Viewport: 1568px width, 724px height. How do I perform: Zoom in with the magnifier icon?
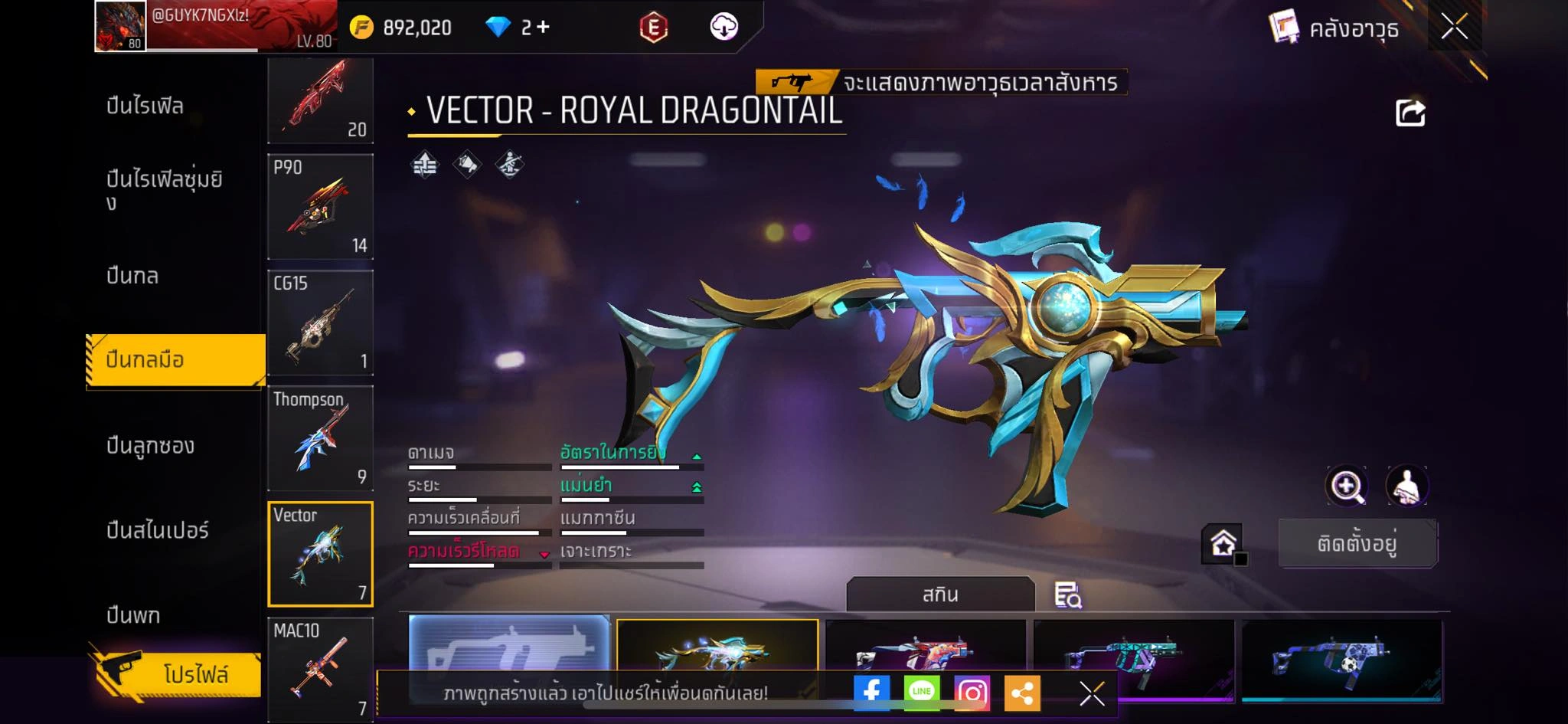click(1346, 486)
